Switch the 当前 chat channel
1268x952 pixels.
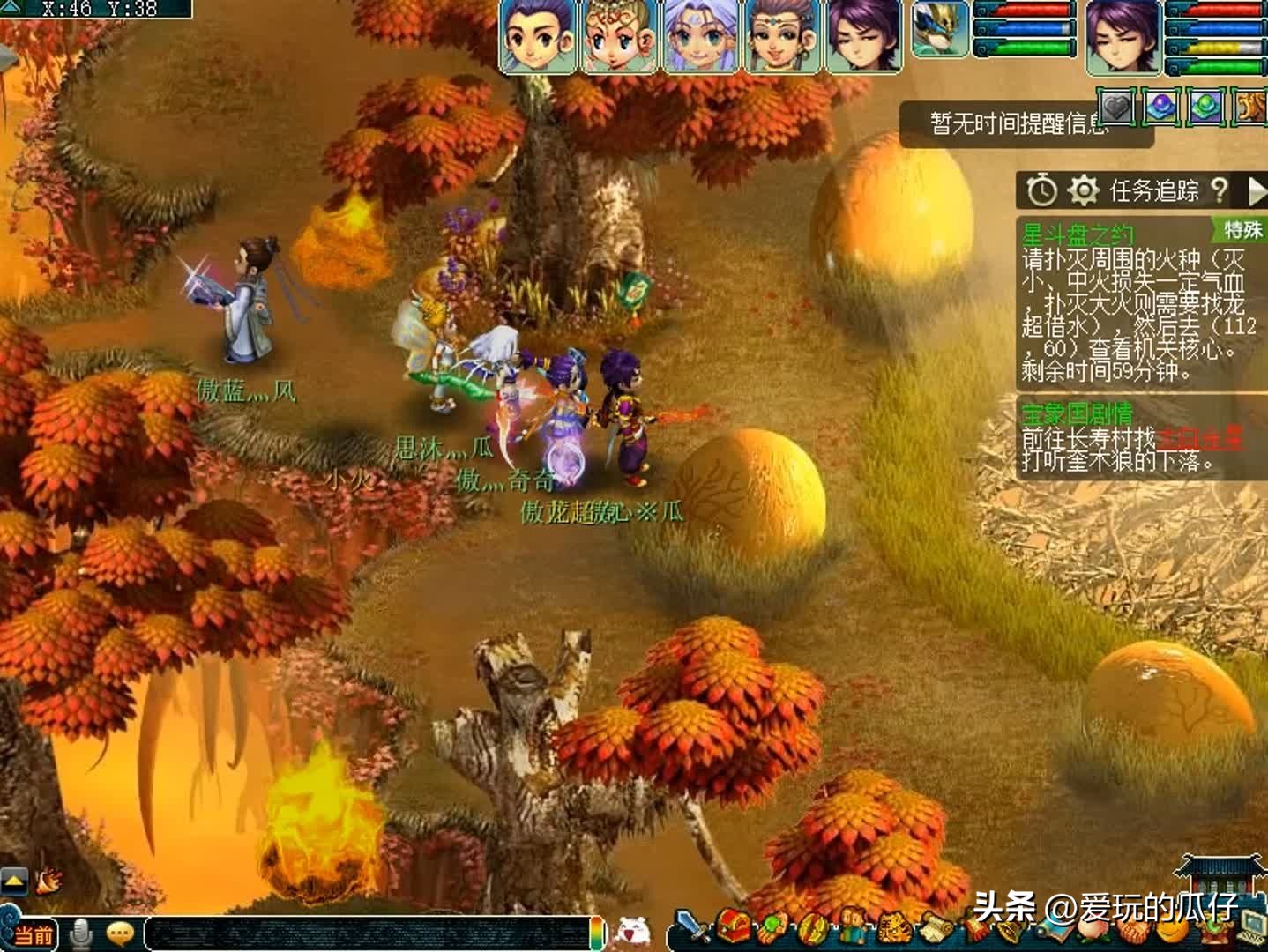(x=34, y=934)
